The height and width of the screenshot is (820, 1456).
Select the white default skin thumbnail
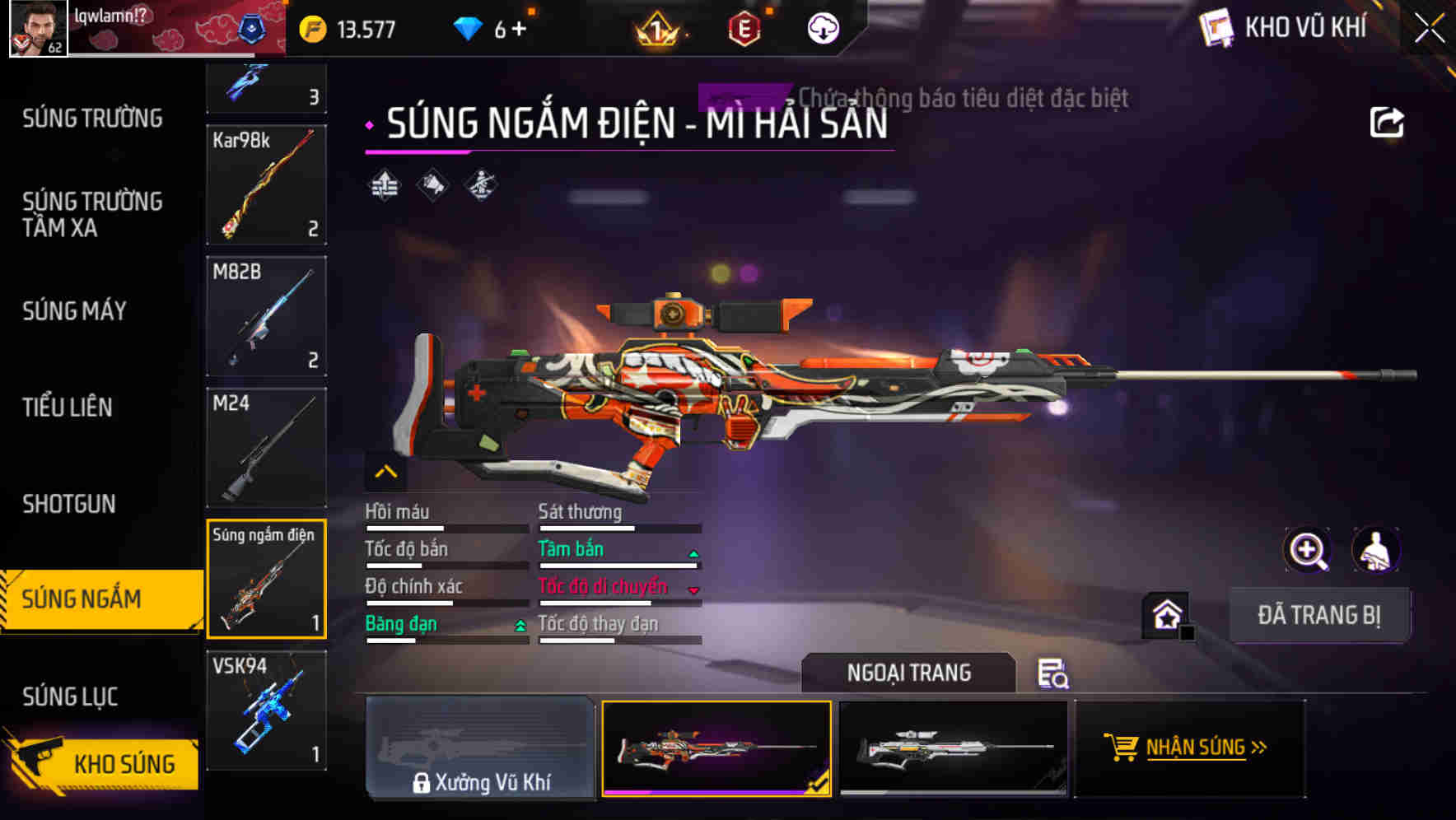(x=953, y=748)
